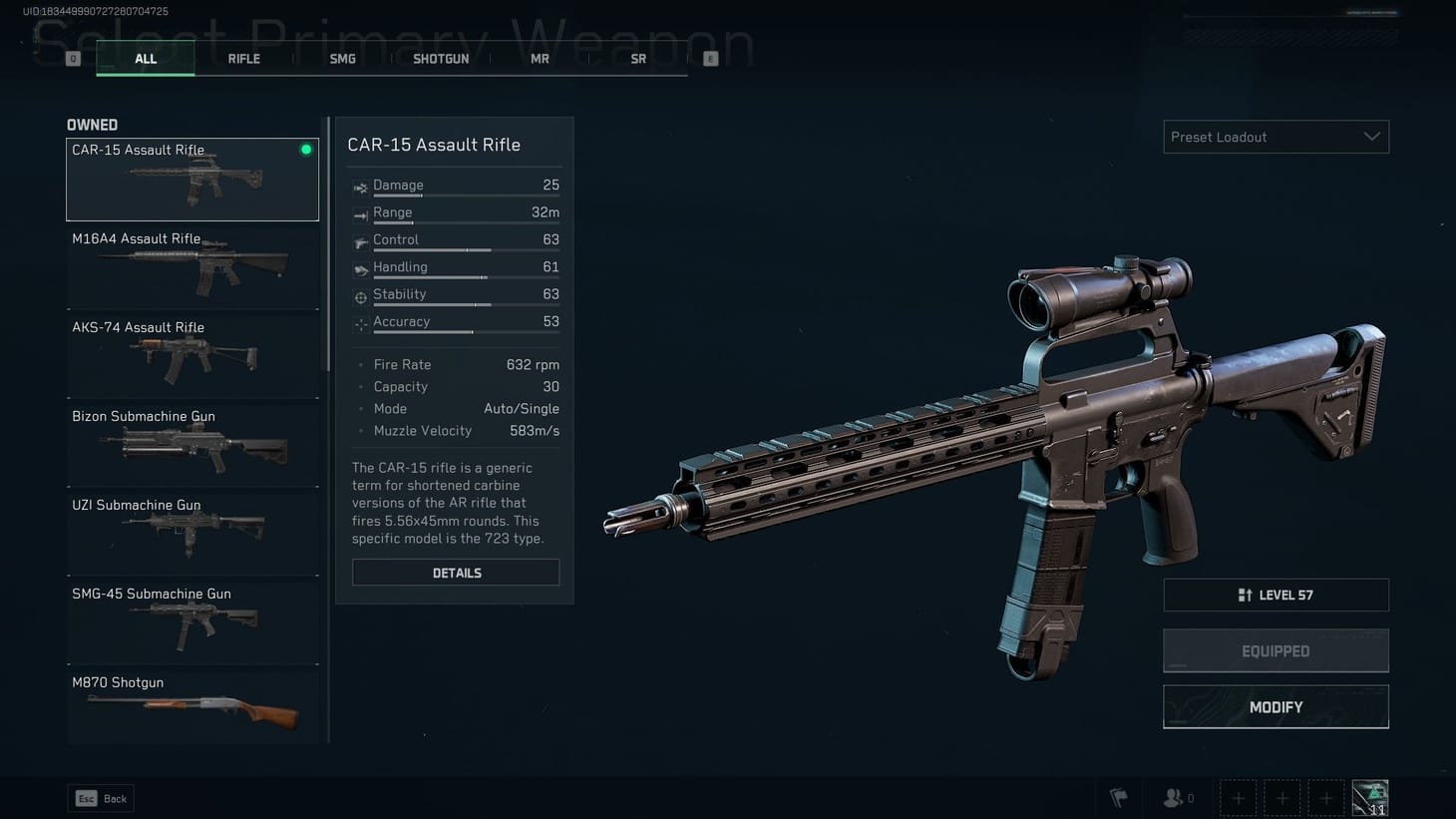Open DETAILS for the CAR-15
Screen dimensions: 1456x819
(x=456, y=572)
